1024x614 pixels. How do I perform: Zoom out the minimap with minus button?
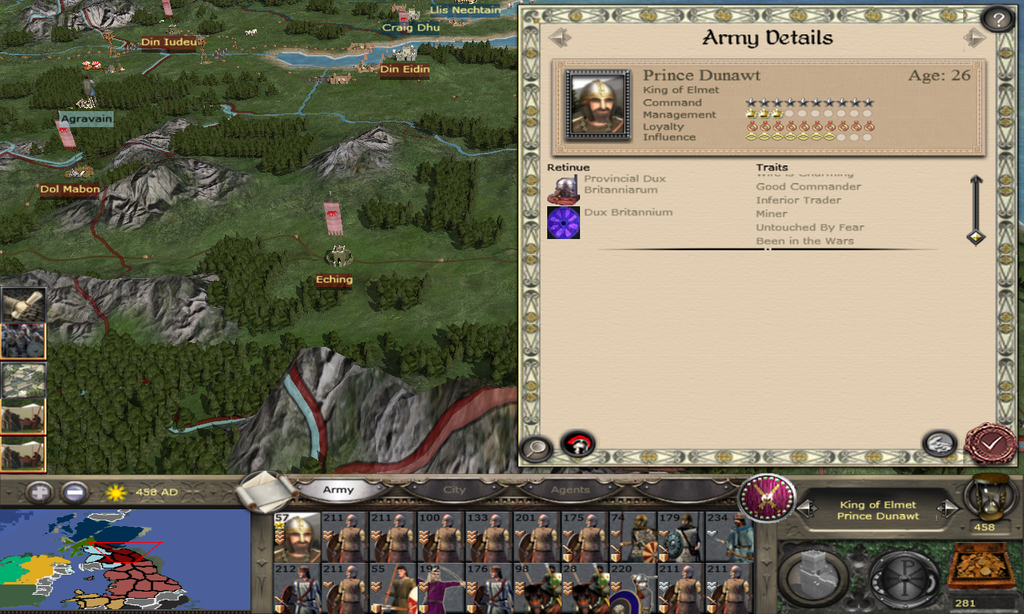click(74, 492)
